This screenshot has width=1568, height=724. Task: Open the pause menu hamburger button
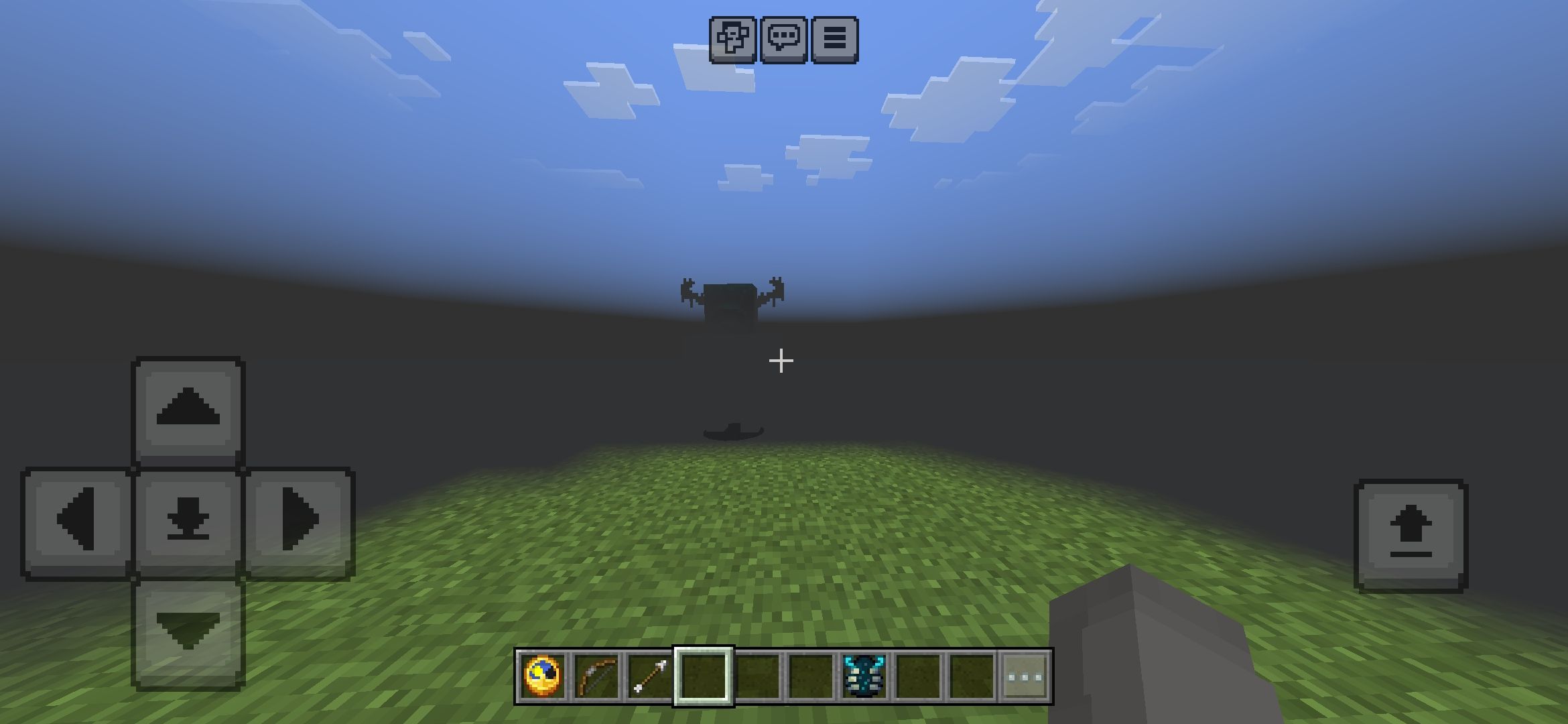pyautogui.click(x=834, y=40)
